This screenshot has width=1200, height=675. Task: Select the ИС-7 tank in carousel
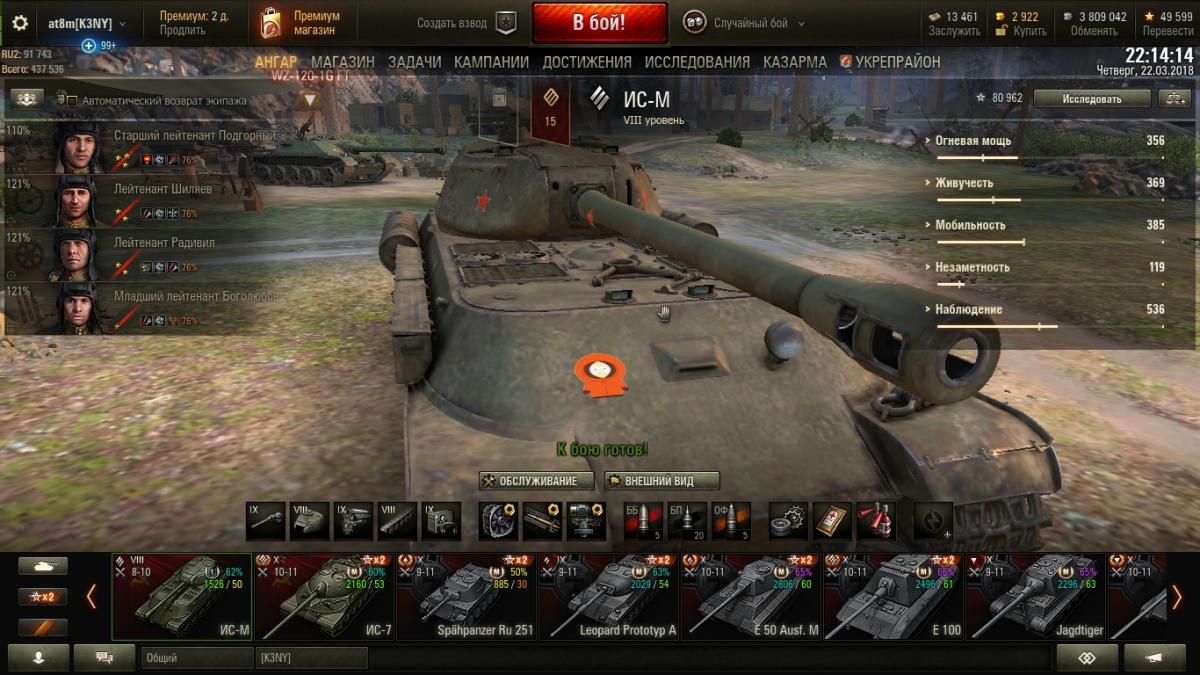click(x=325, y=597)
